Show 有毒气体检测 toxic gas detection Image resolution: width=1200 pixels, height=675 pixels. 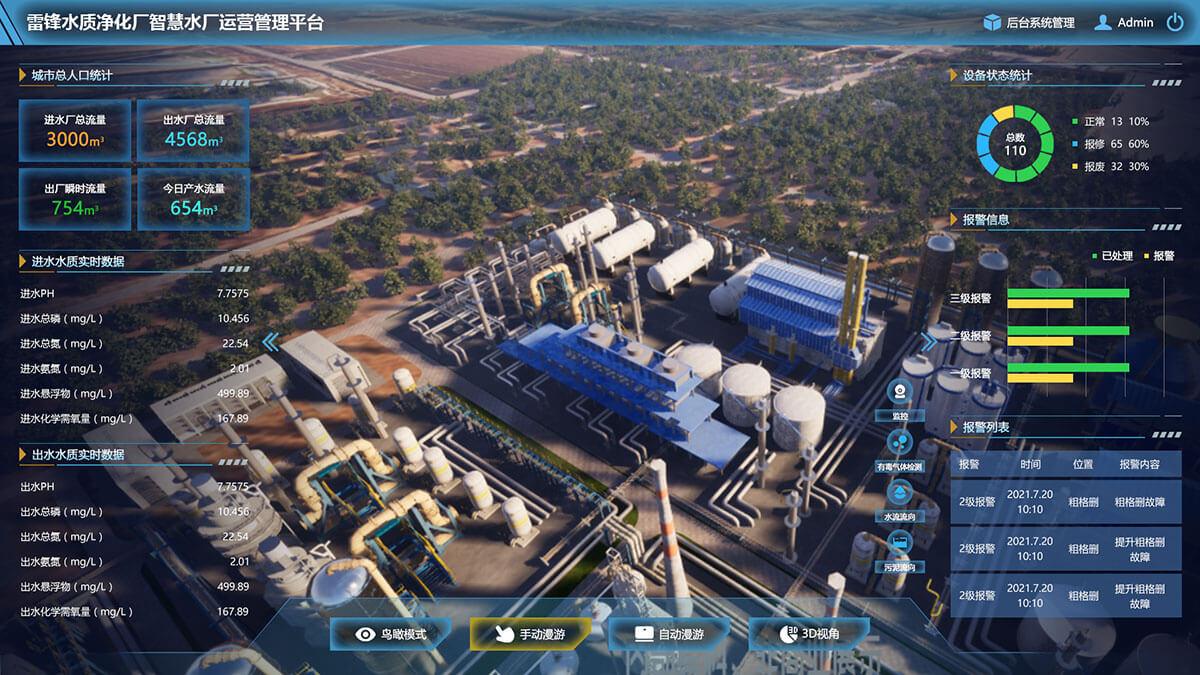[x=900, y=443]
